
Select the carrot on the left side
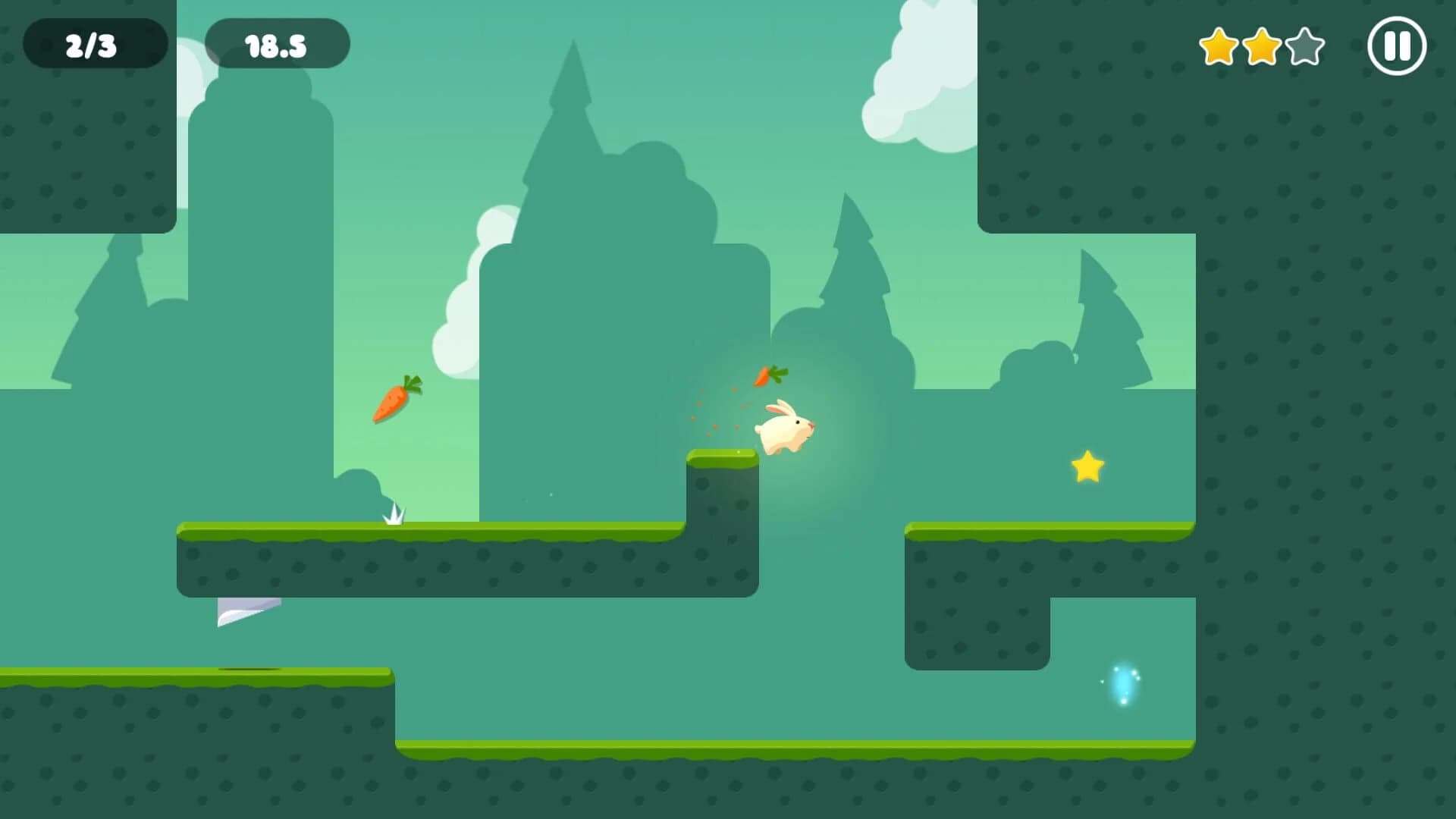(x=397, y=400)
